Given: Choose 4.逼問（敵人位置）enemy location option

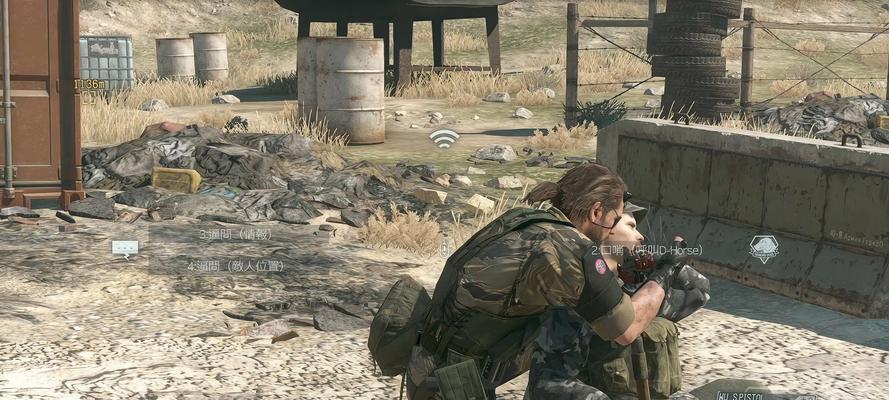Looking at the screenshot, I should pos(236,266).
